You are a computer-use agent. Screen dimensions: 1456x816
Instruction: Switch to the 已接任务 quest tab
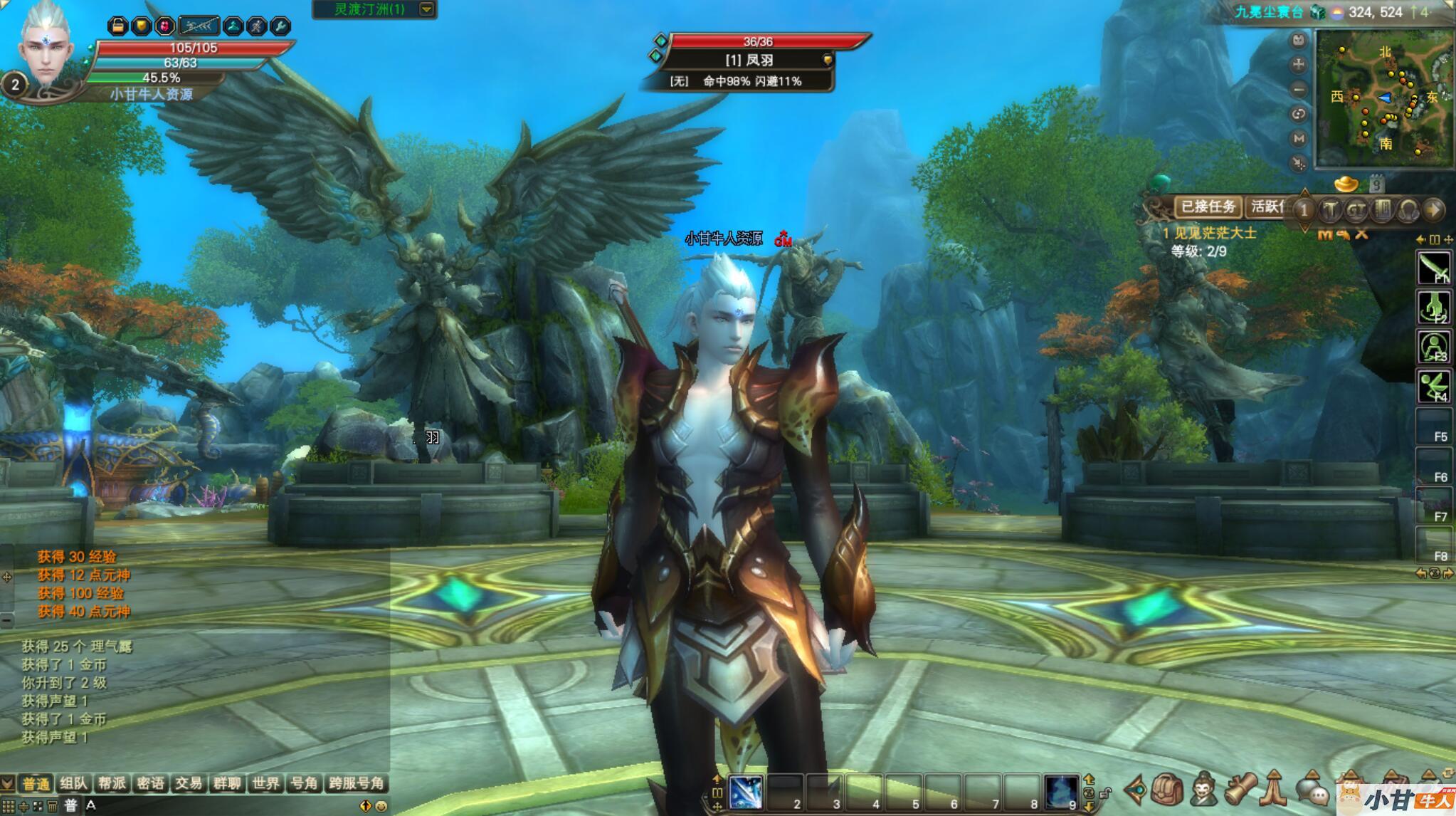tap(1208, 206)
